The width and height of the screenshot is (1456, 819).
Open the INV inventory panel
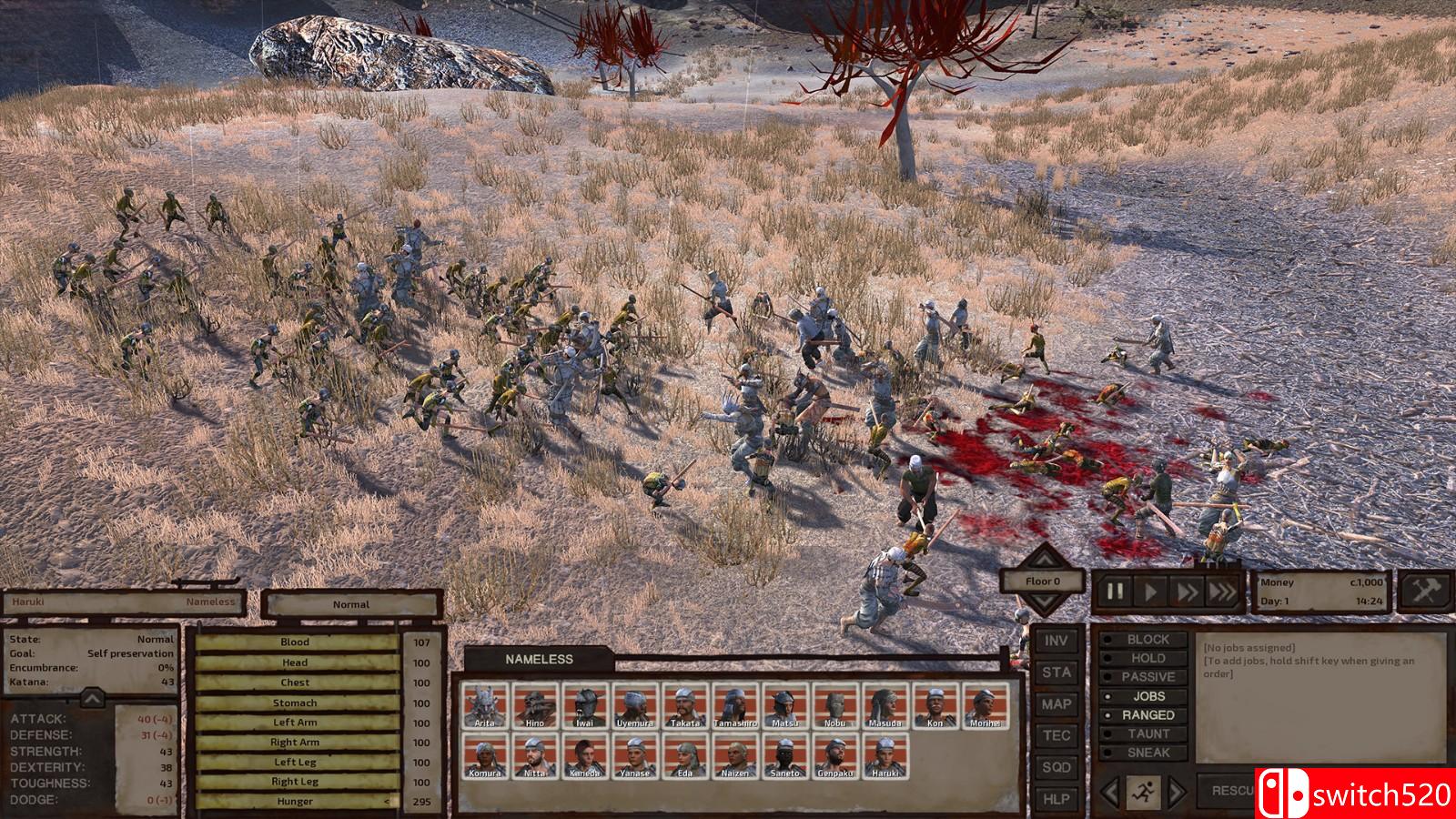1056,641
